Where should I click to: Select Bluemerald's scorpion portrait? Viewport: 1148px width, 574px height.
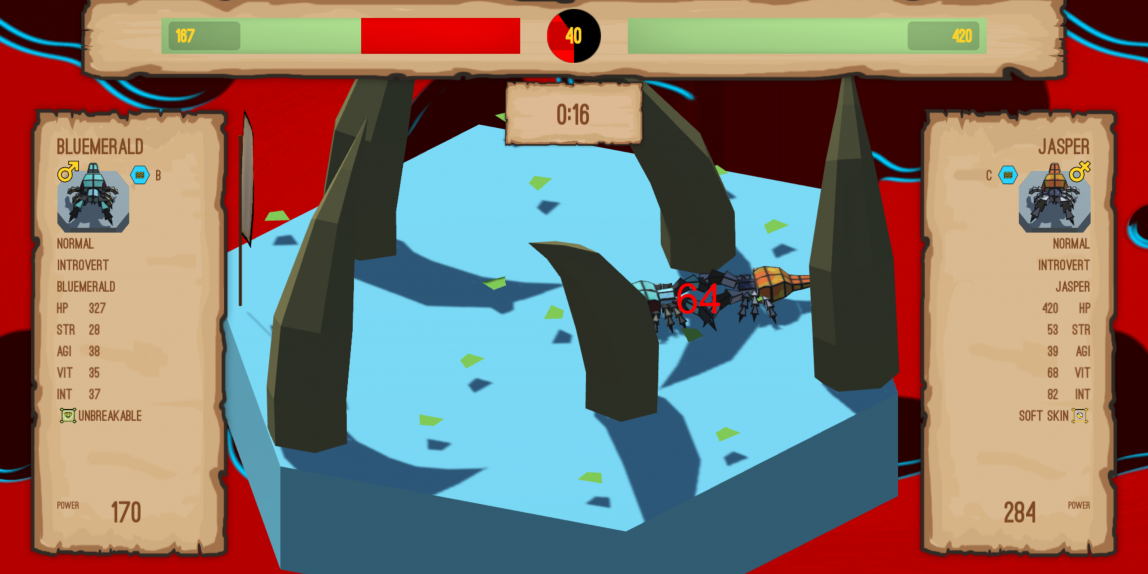93,198
